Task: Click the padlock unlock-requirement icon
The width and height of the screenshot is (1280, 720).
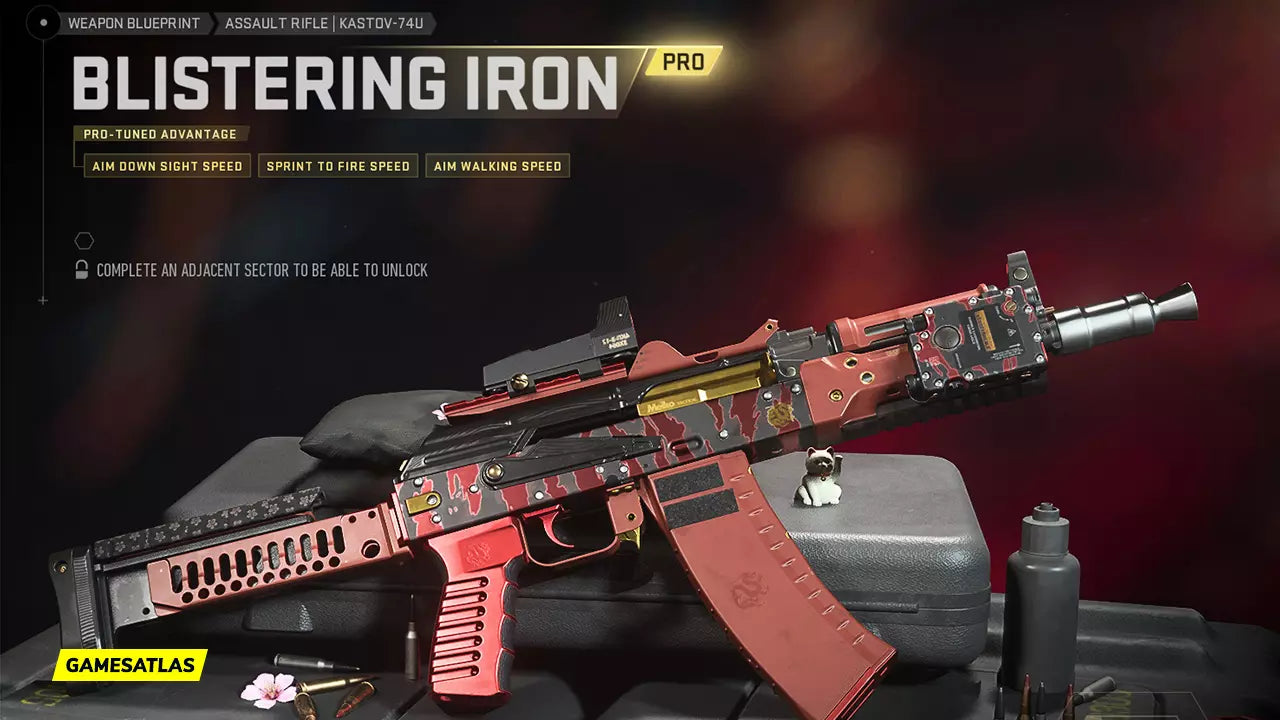Action: (x=82, y=270)
